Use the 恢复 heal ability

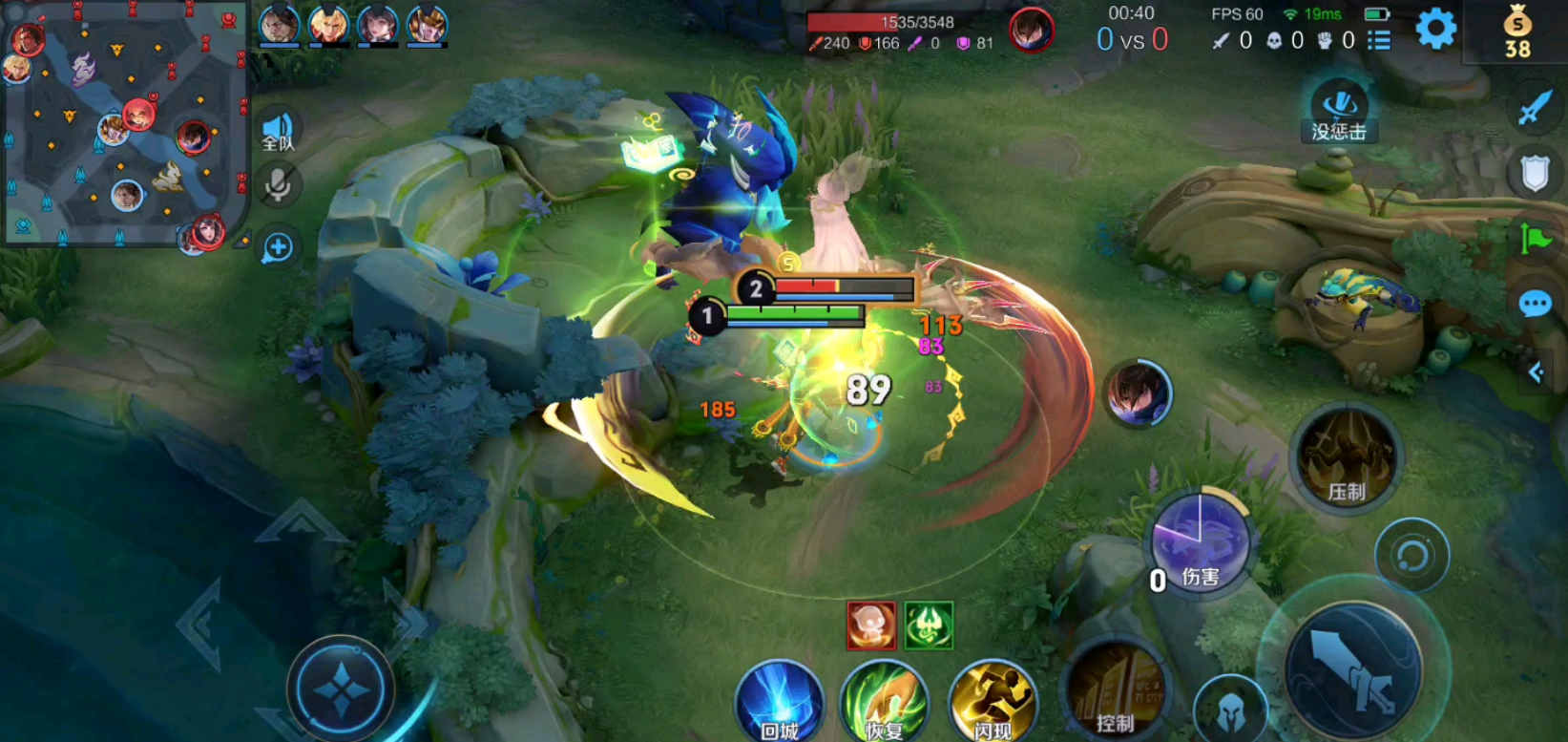coord(885,704)
